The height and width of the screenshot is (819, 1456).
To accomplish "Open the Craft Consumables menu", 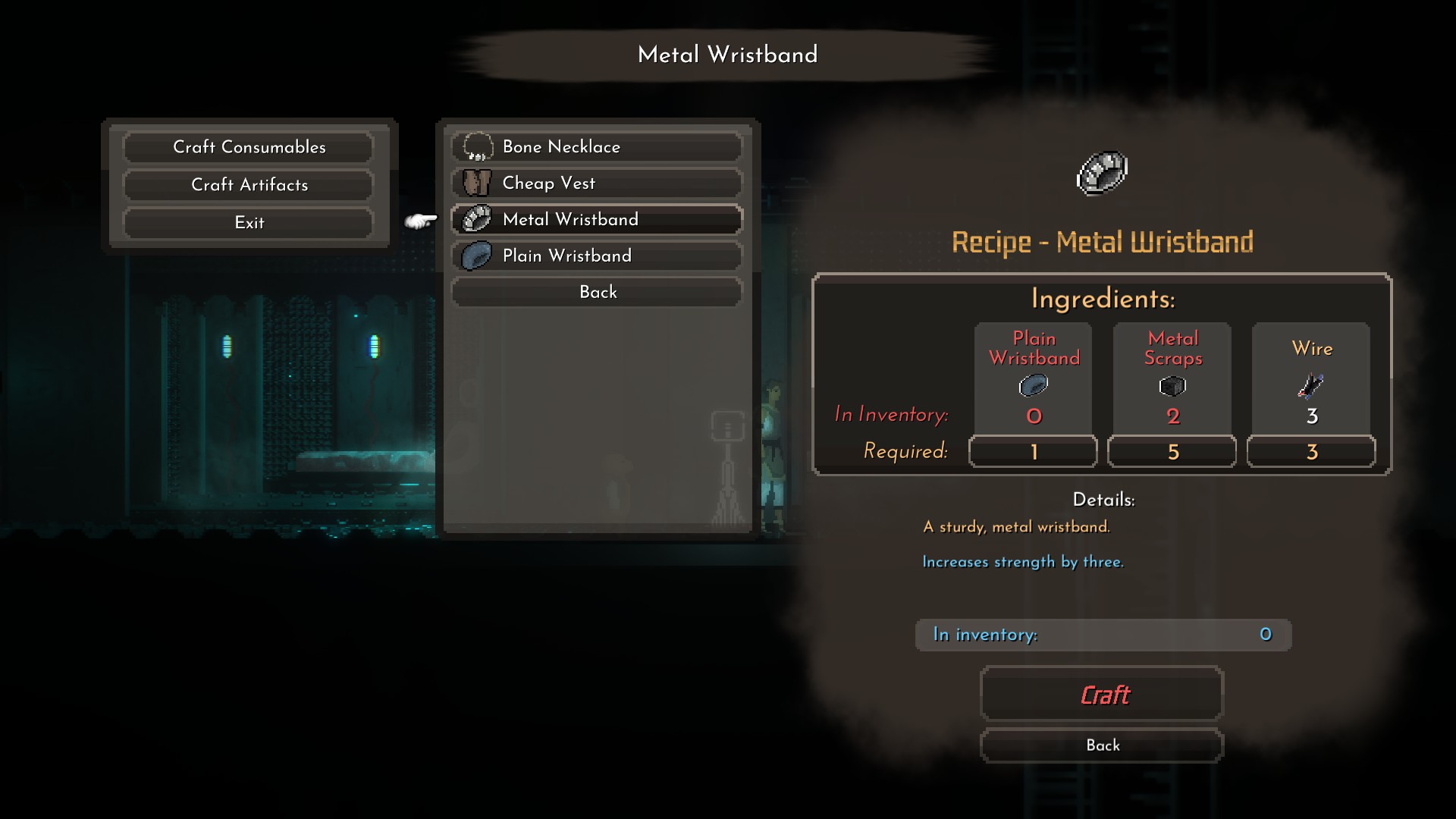I will pos(249,147).
